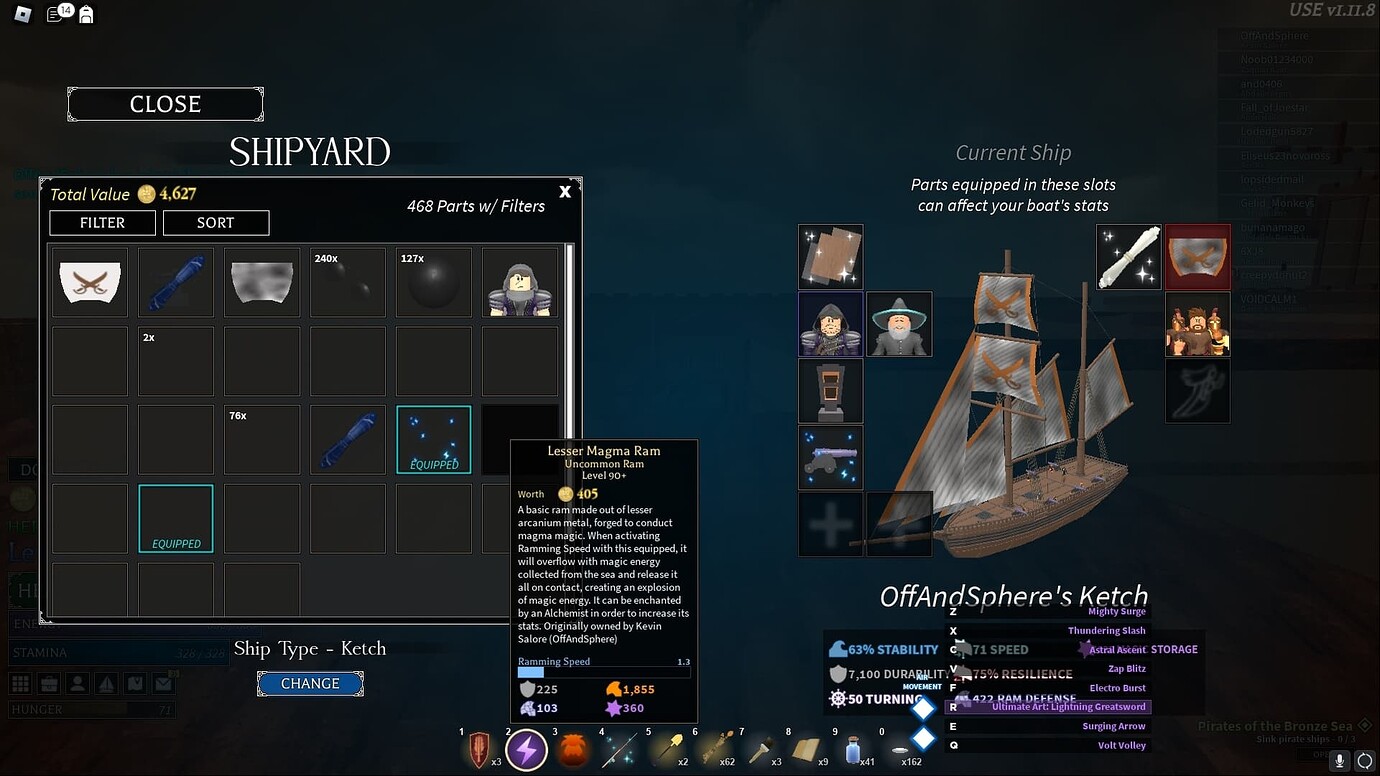Viewport: 1380px width, 776px height.
Task: Sort the ship parts list
Action: click(215, 222)
